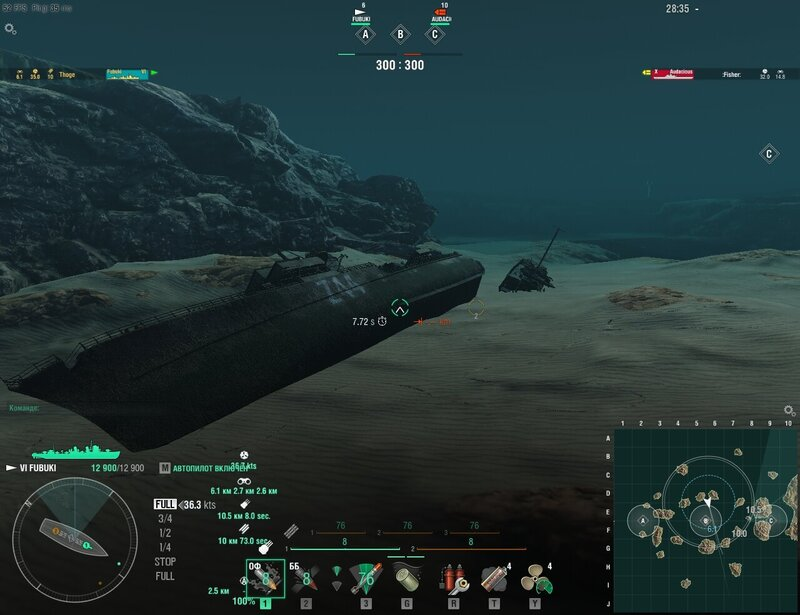Use the damage control party consumable
Screen dimensions: 800x615
tap(452, 578)
